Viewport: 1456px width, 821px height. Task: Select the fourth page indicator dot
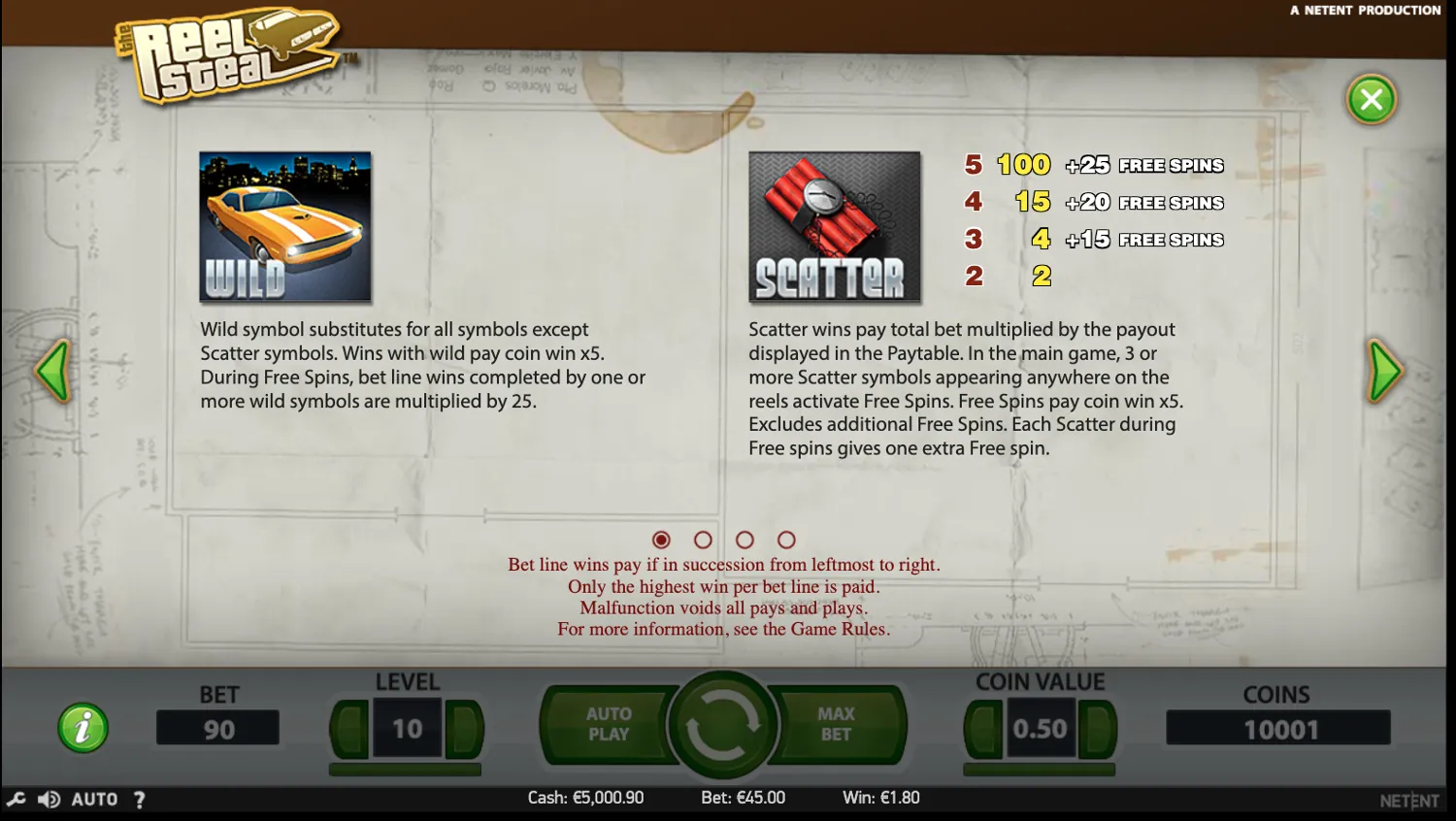[786, 540]
